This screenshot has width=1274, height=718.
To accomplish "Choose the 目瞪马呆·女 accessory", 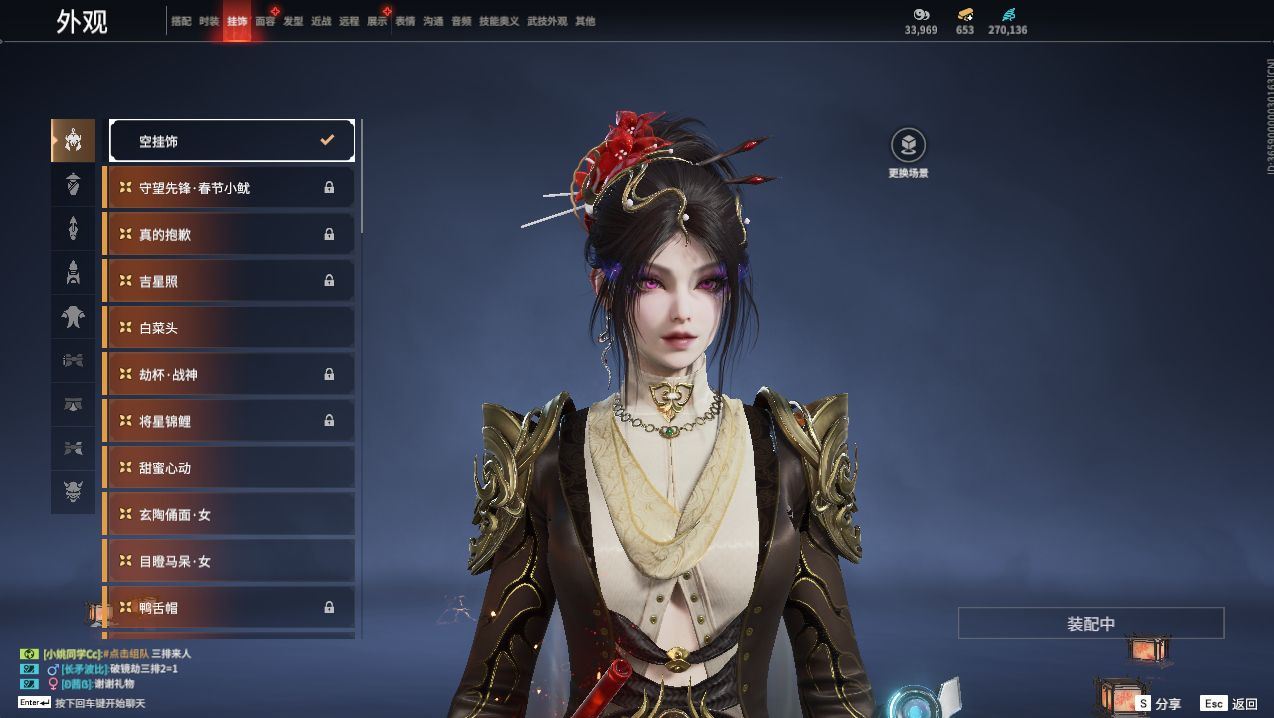I will pyautogui.click(x=230, y=562).
